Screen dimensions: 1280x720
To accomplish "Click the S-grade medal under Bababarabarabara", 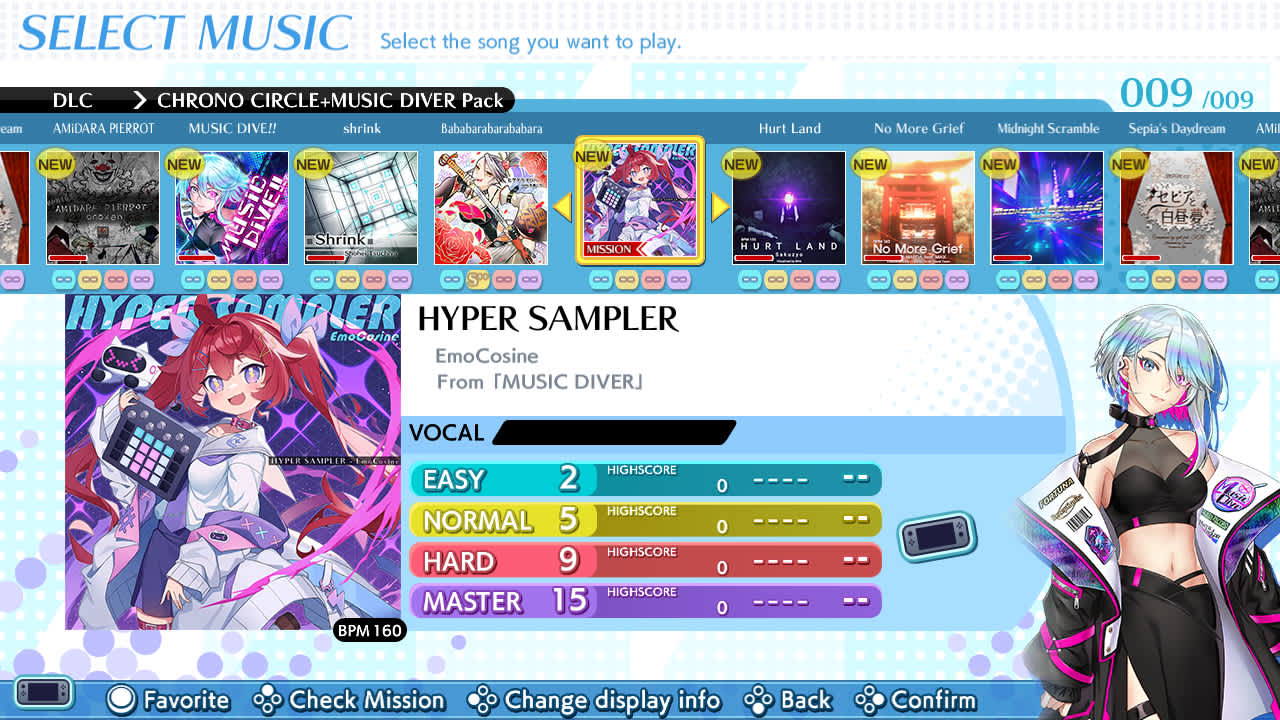I will point(477,281).
